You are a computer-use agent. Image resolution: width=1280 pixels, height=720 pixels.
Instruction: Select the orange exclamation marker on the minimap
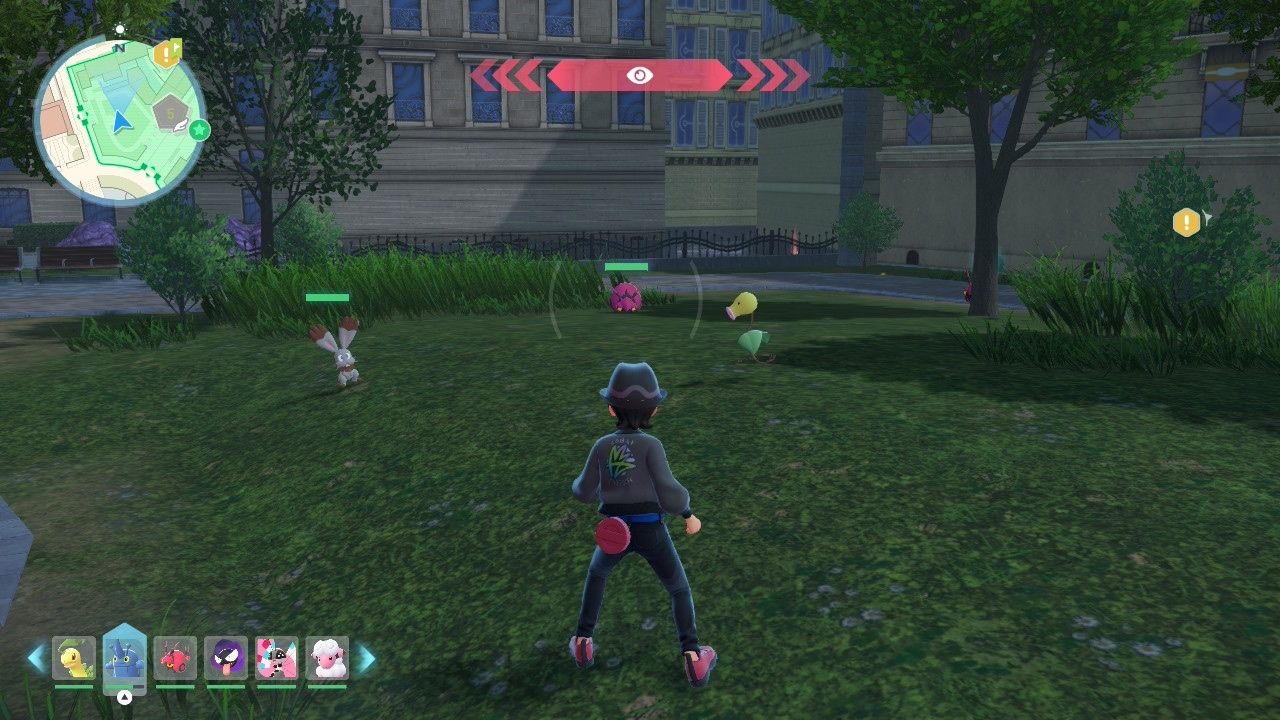(166, 54)
